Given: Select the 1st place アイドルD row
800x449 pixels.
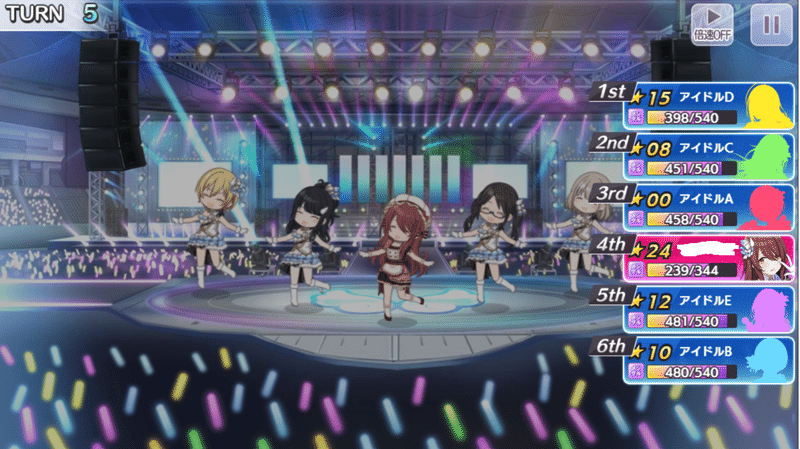Looking at the screenshot, I should (710, 107).
